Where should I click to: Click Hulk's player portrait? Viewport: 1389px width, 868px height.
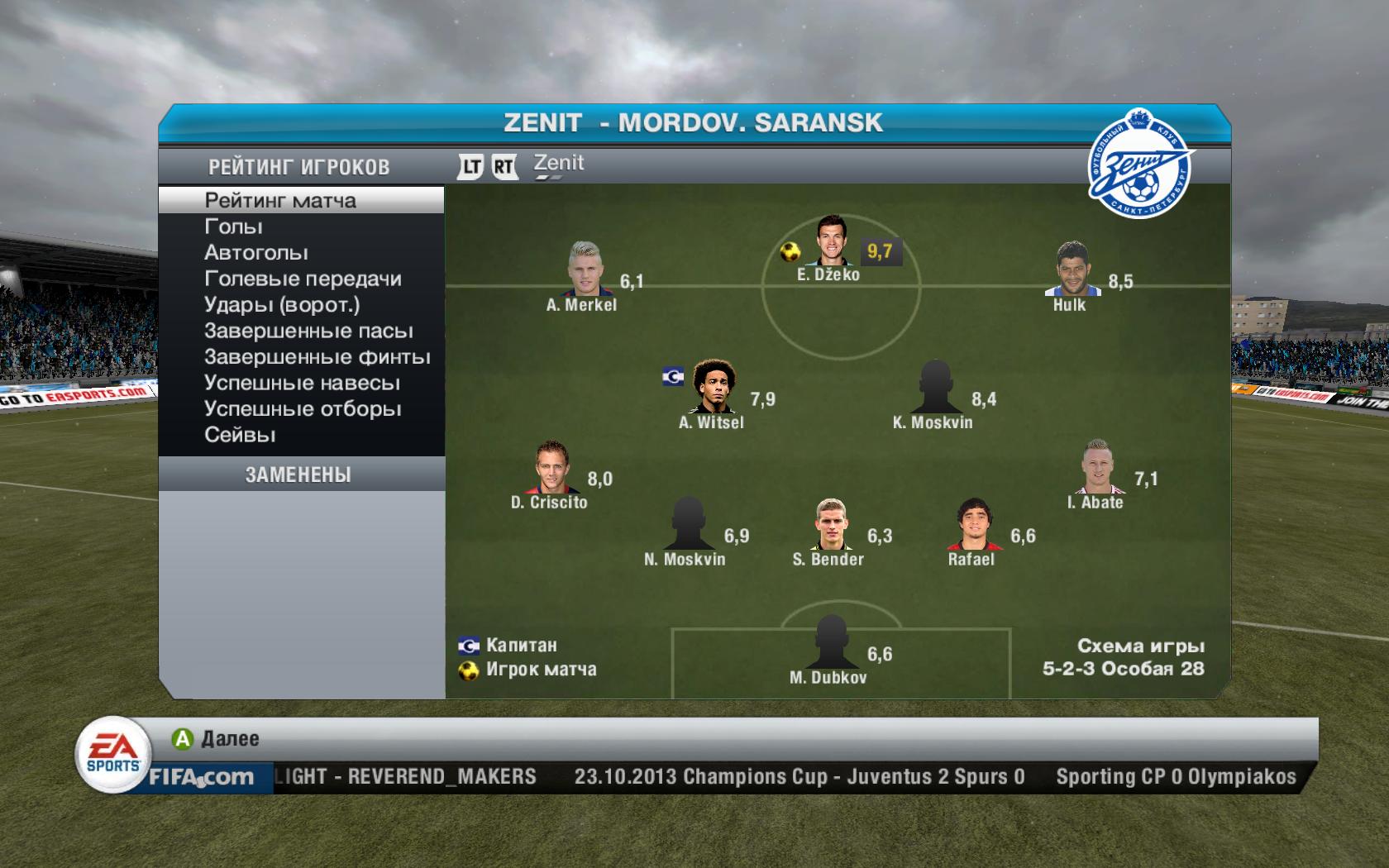1070,269
